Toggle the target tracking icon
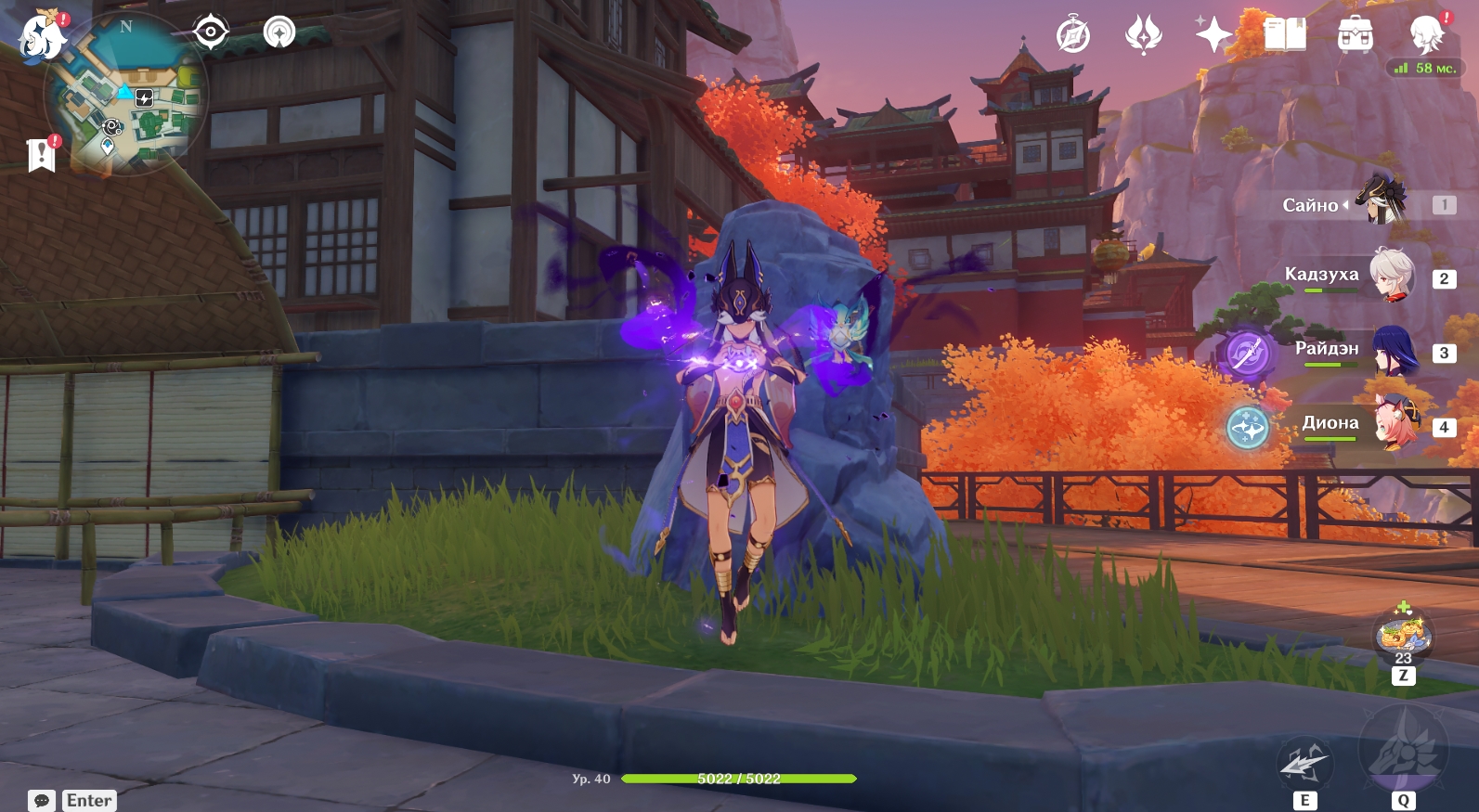 click(211, 32)
